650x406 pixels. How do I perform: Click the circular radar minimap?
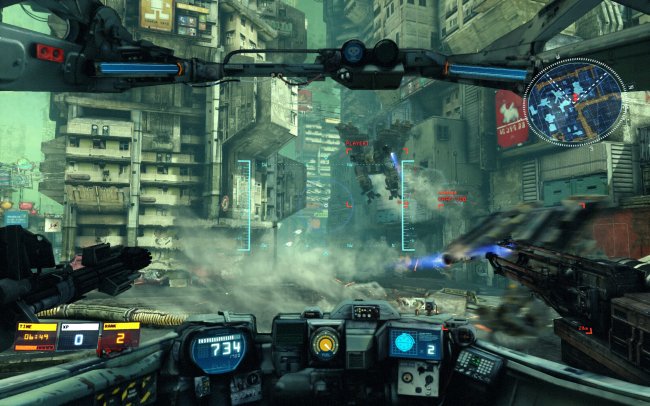(573, 101)
